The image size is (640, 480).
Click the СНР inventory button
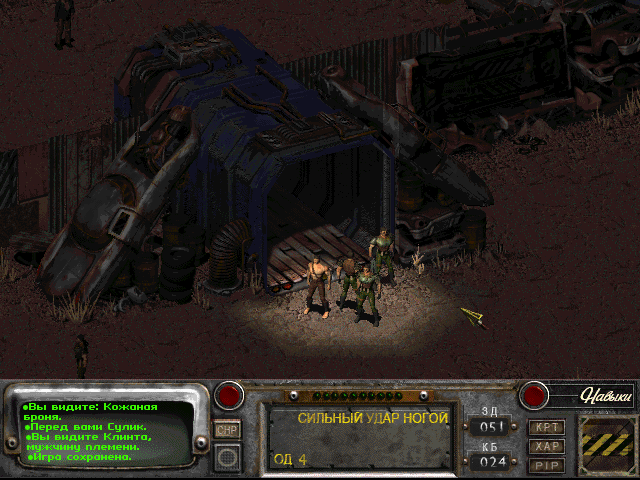[228, 429]
